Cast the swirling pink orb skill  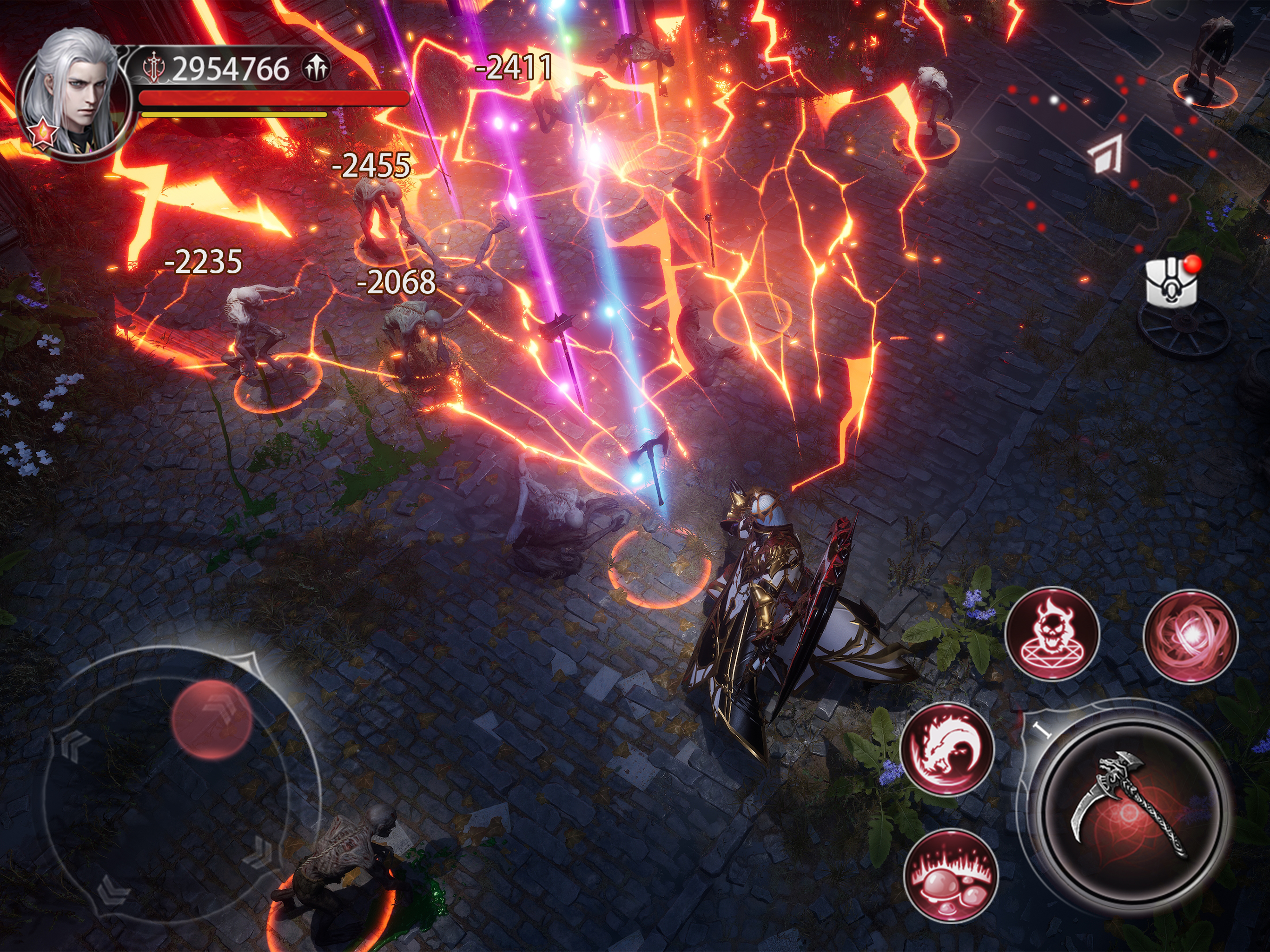click(x=1191, y=636)
